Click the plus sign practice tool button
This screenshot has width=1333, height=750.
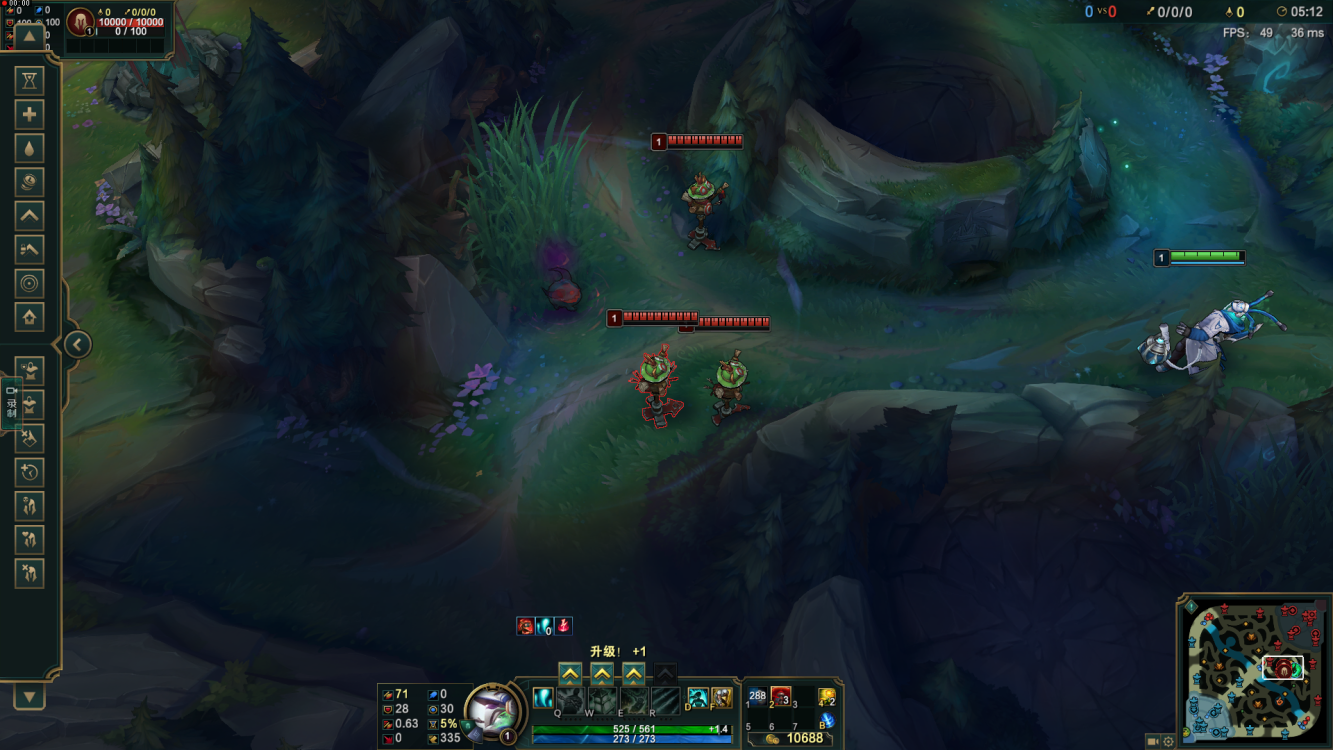(29, 115)
